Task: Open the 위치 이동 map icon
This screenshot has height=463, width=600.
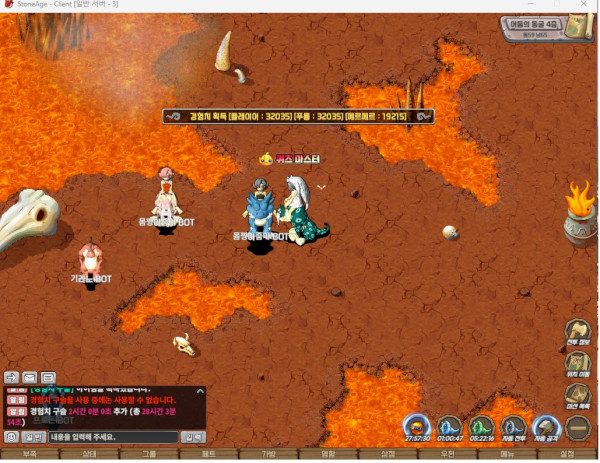Action: point(578,366)
